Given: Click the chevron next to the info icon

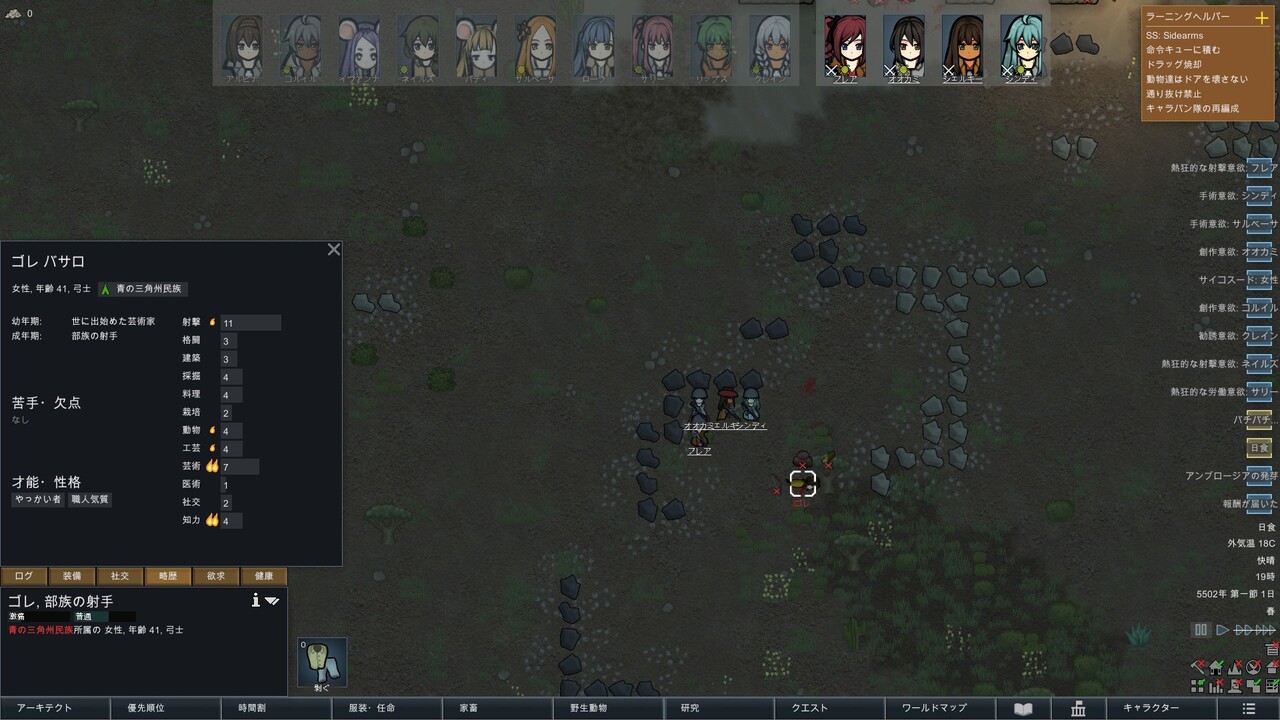Looking at the screenshot, I should point(273,602).
